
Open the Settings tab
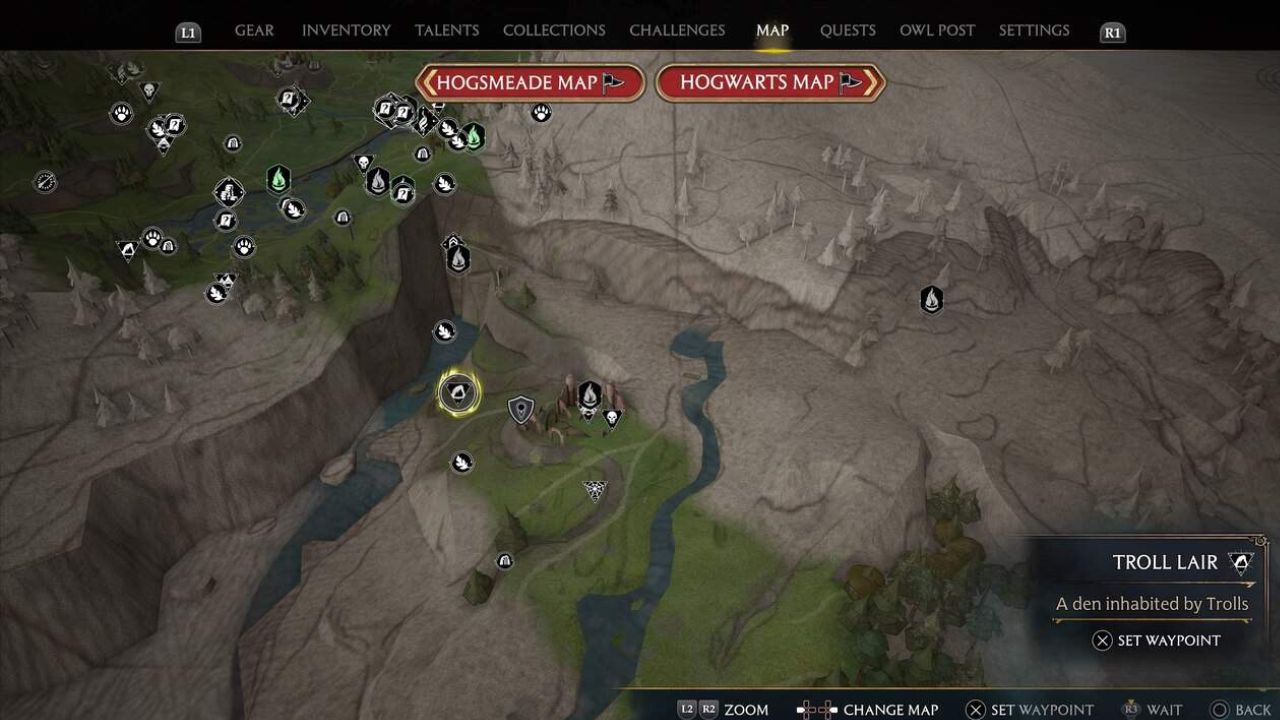(x=1034, y=30)
